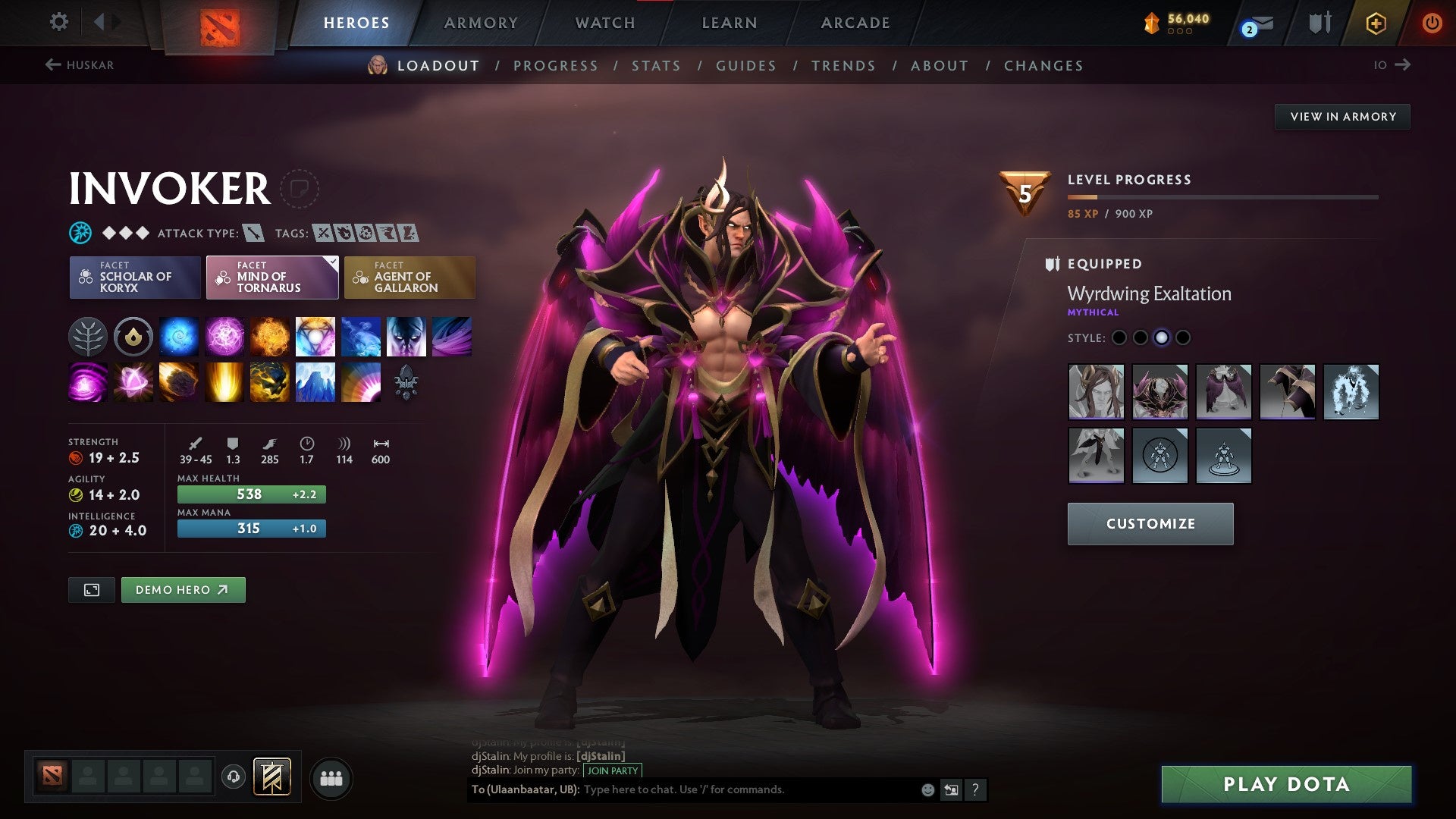Select the Scholar of Koryx facet
The height and width of the screenshot is (819, 1456).
[x=134, y=278]
